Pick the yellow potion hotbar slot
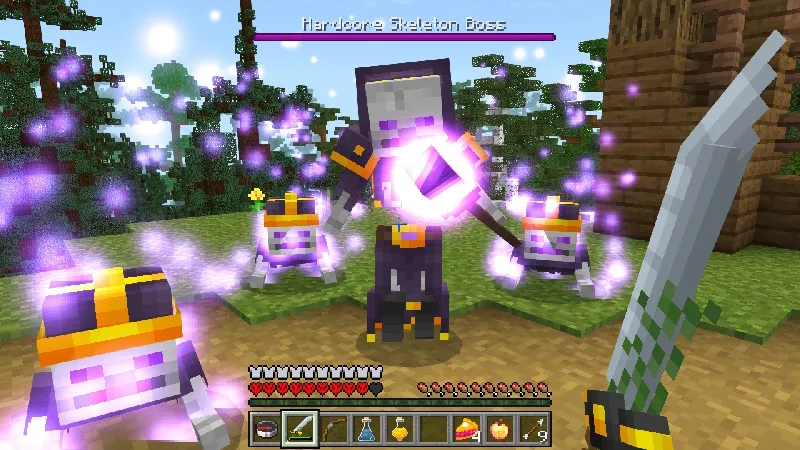 (401, 427)
